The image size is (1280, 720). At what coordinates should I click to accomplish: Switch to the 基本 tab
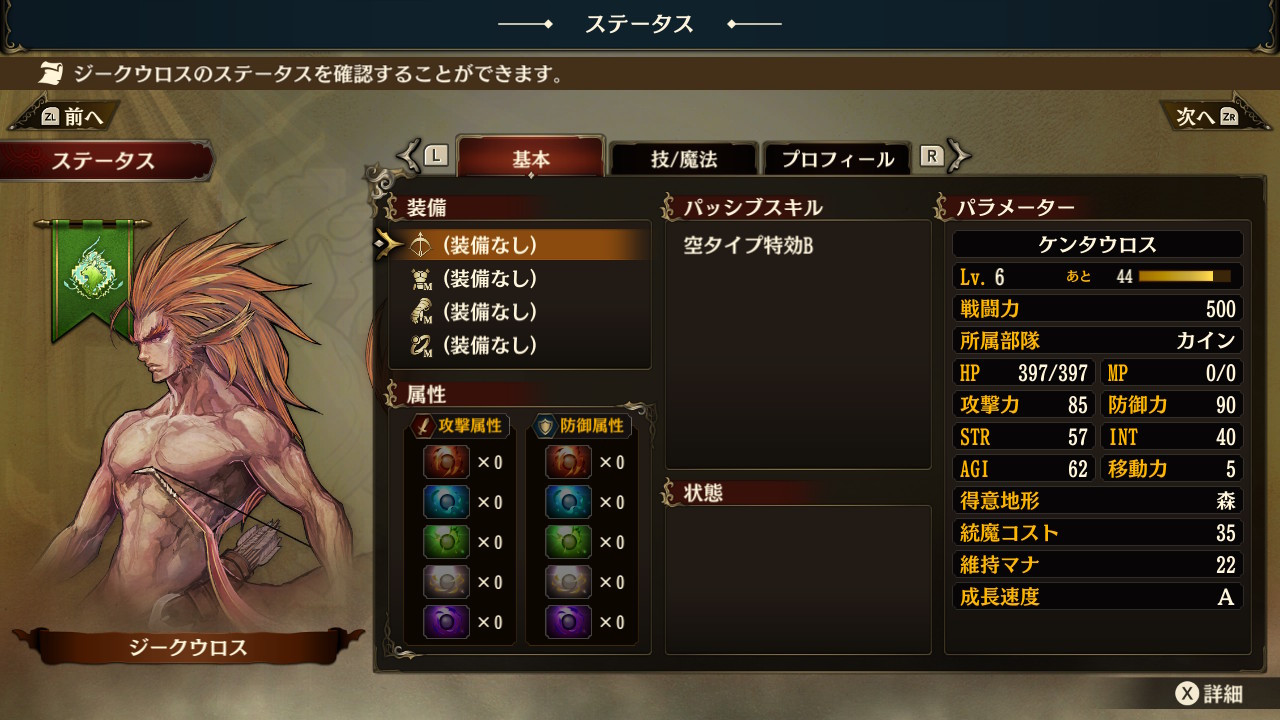pos(531,159)
